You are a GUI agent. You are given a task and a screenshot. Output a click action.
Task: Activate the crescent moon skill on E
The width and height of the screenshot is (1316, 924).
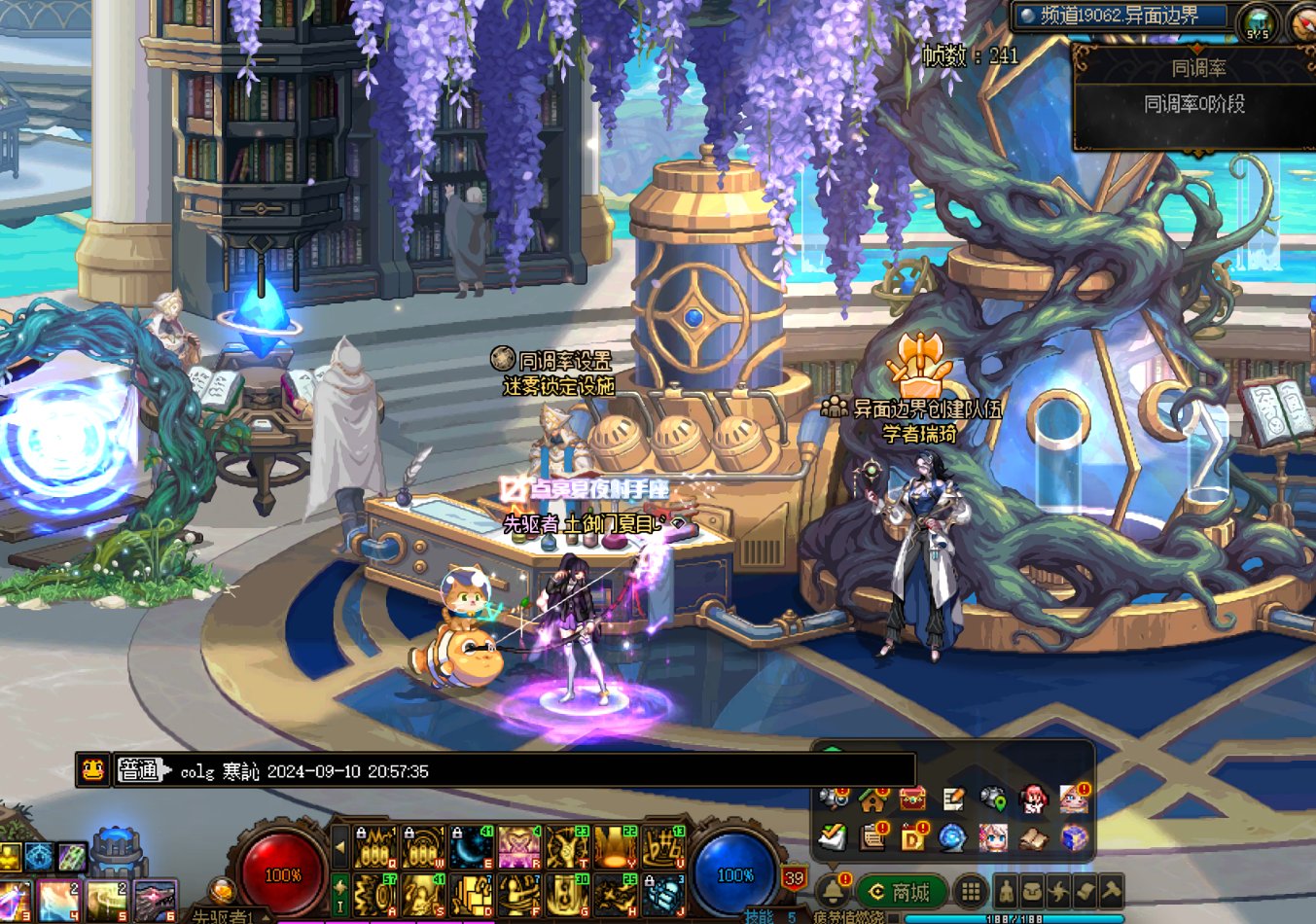click(x=472, y=848)
